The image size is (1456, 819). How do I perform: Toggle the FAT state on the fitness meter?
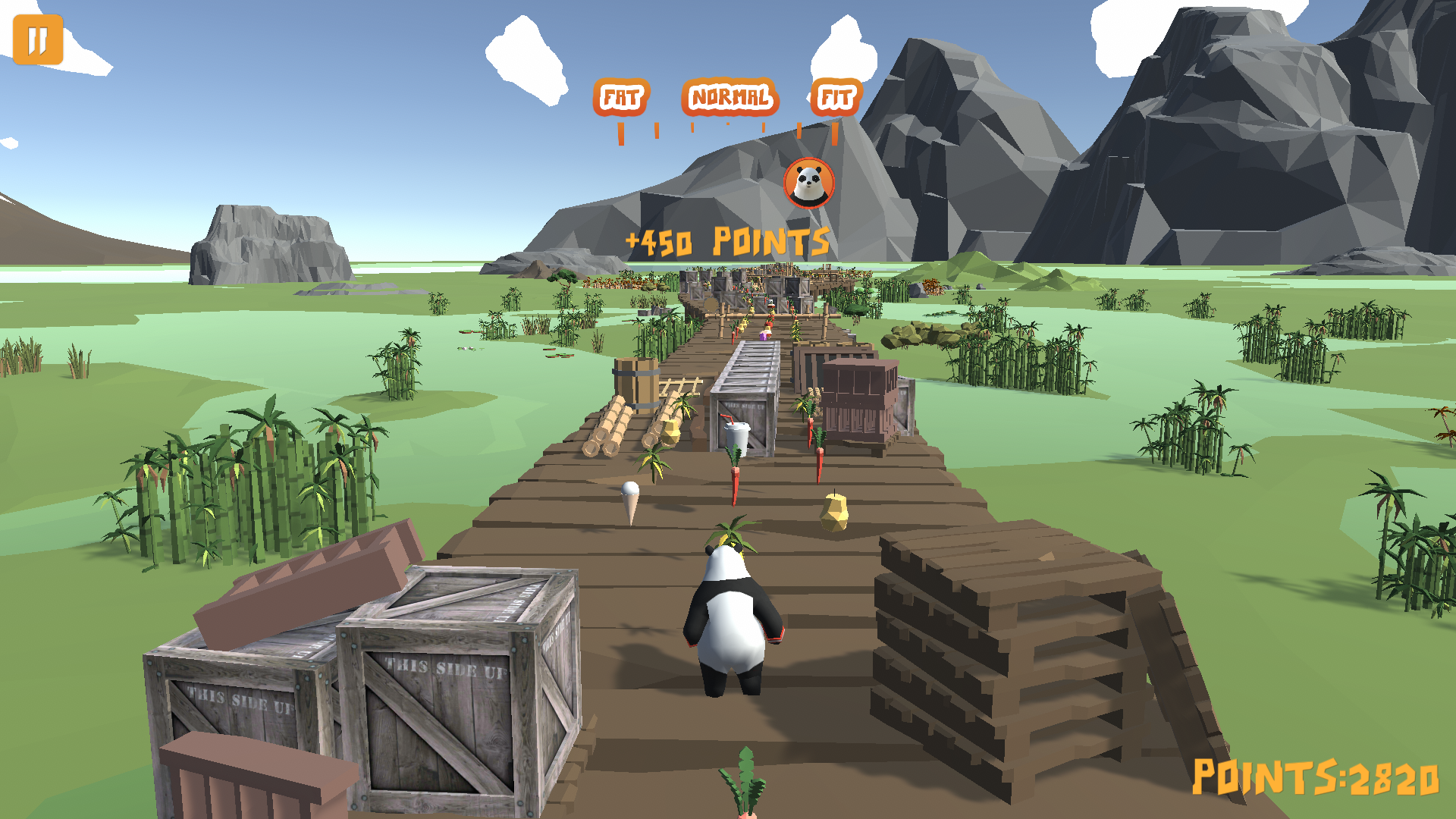[622, 96]
